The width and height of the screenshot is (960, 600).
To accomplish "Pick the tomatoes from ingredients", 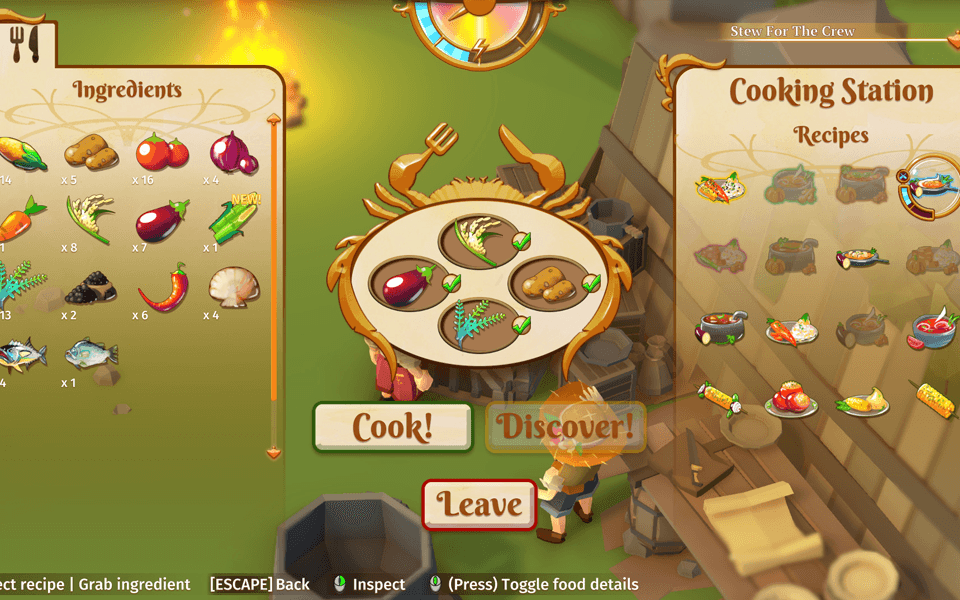I will click(x=161, y=151).
